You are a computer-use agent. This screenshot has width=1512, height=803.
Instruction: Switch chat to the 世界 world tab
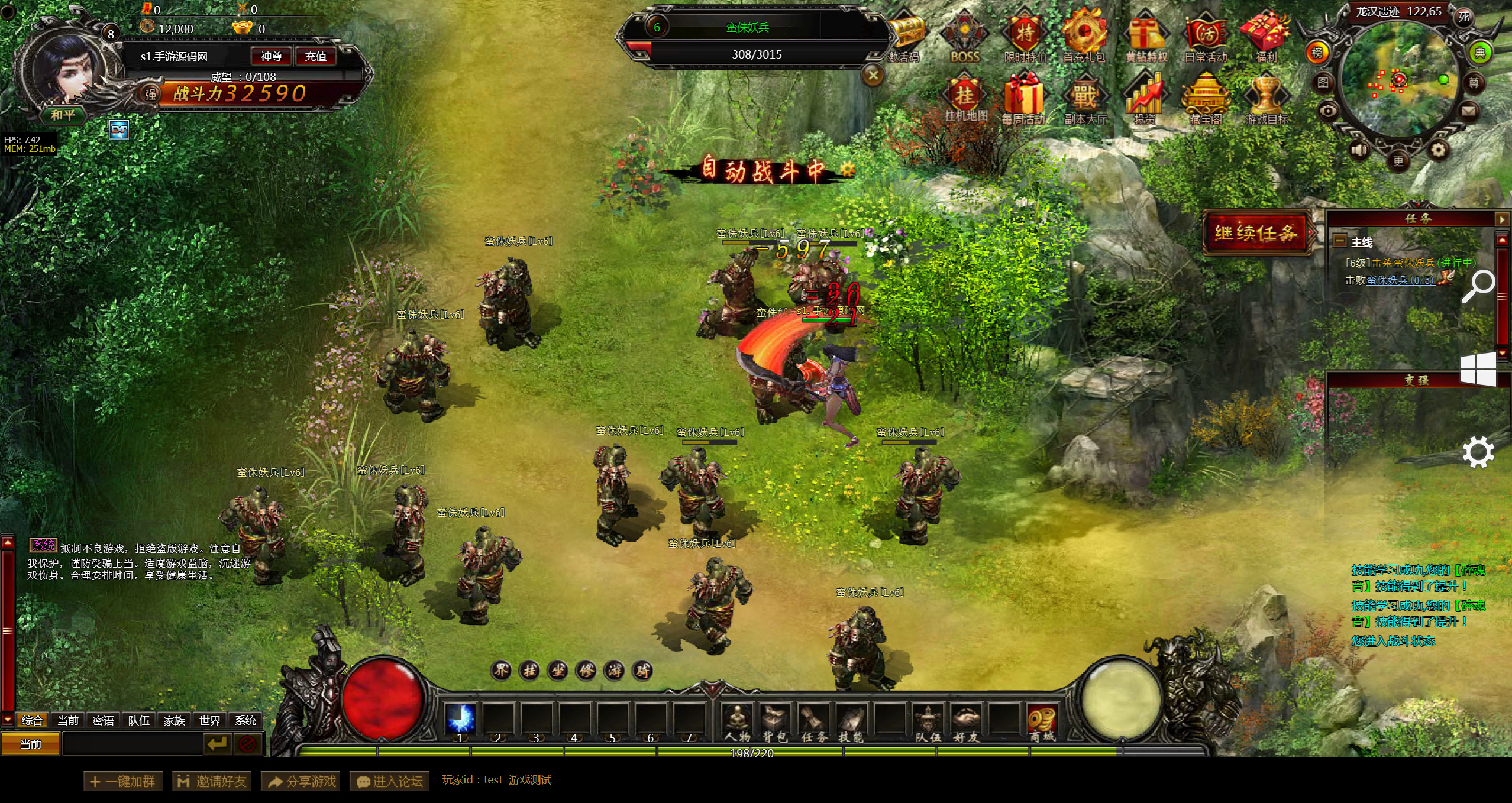[209, 720]
